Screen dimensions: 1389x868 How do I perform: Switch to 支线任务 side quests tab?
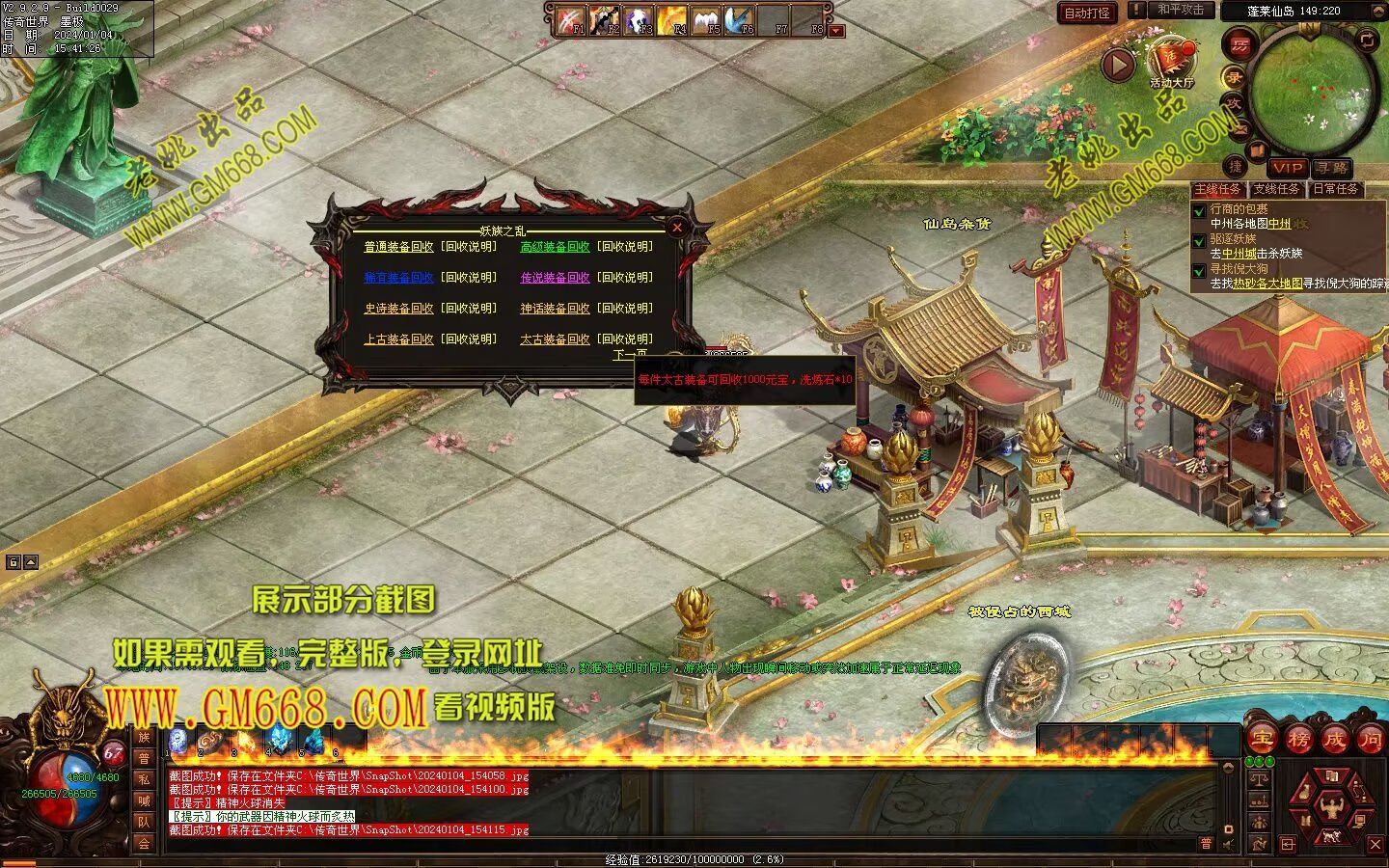[x=1276, y=189]
